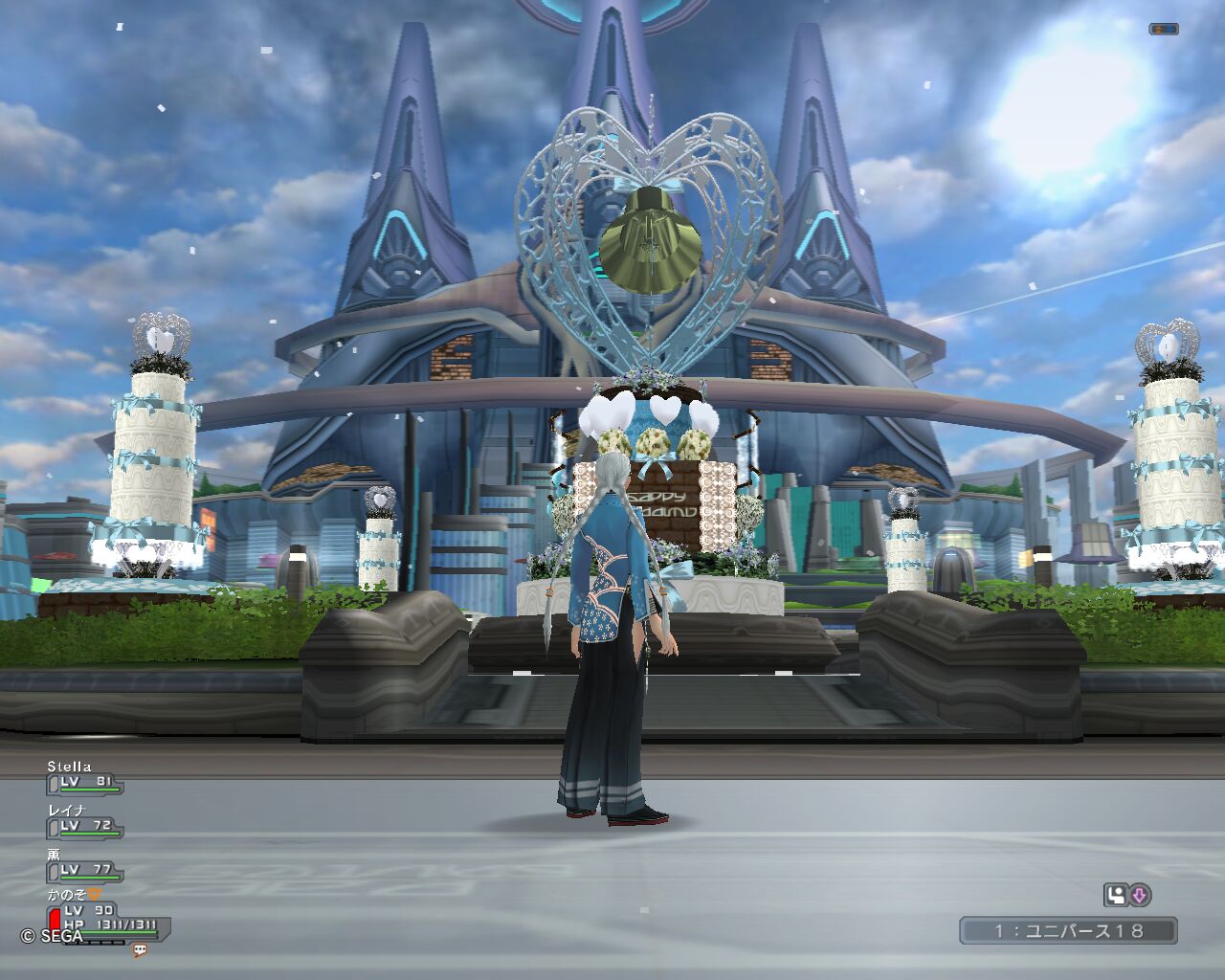Click the pink down-arrow icon

click(x=1140, y=896)
